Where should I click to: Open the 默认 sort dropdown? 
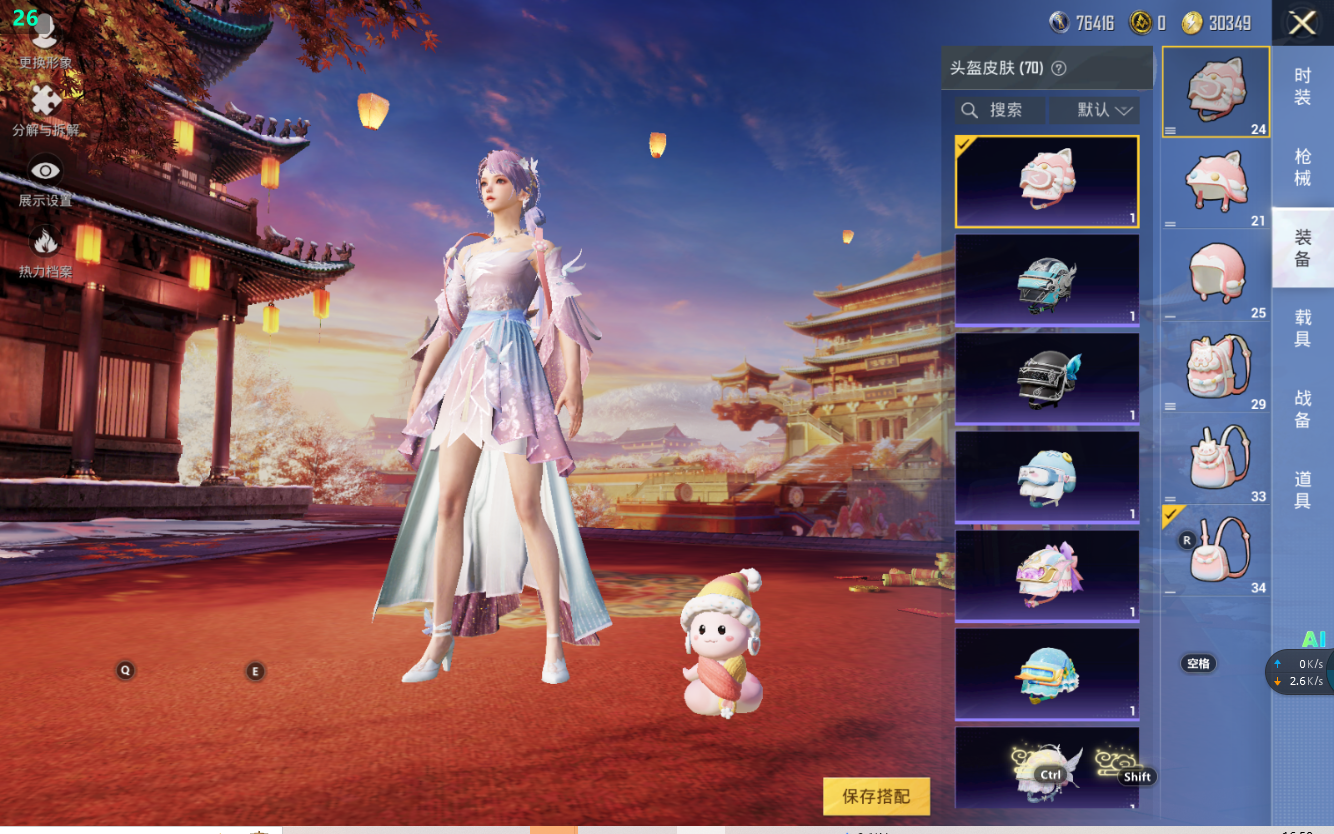[1094, 110]
